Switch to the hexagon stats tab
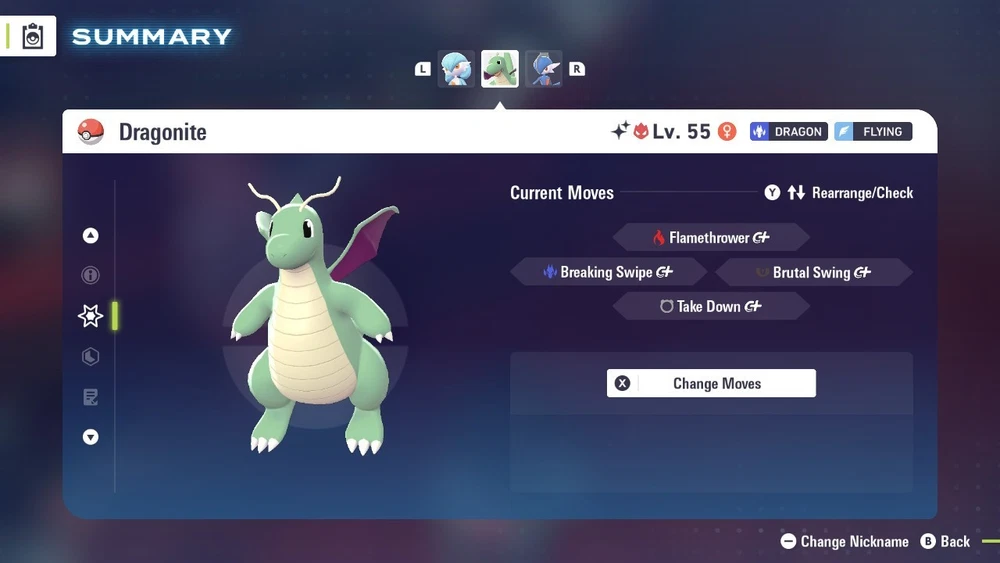The height and width of the screenshot is (563, 1000). pos(91,357)
